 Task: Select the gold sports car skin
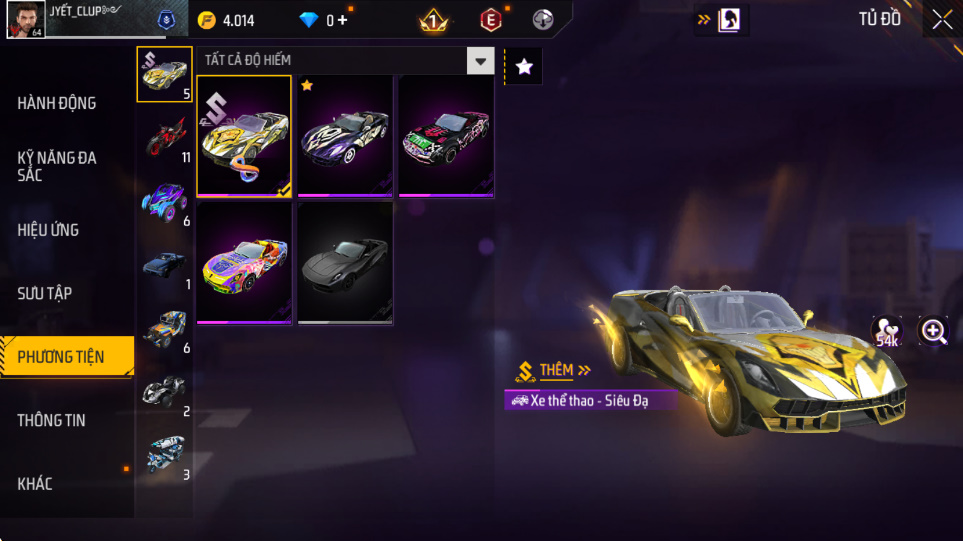pyautogui.click(x=244, y=137)
